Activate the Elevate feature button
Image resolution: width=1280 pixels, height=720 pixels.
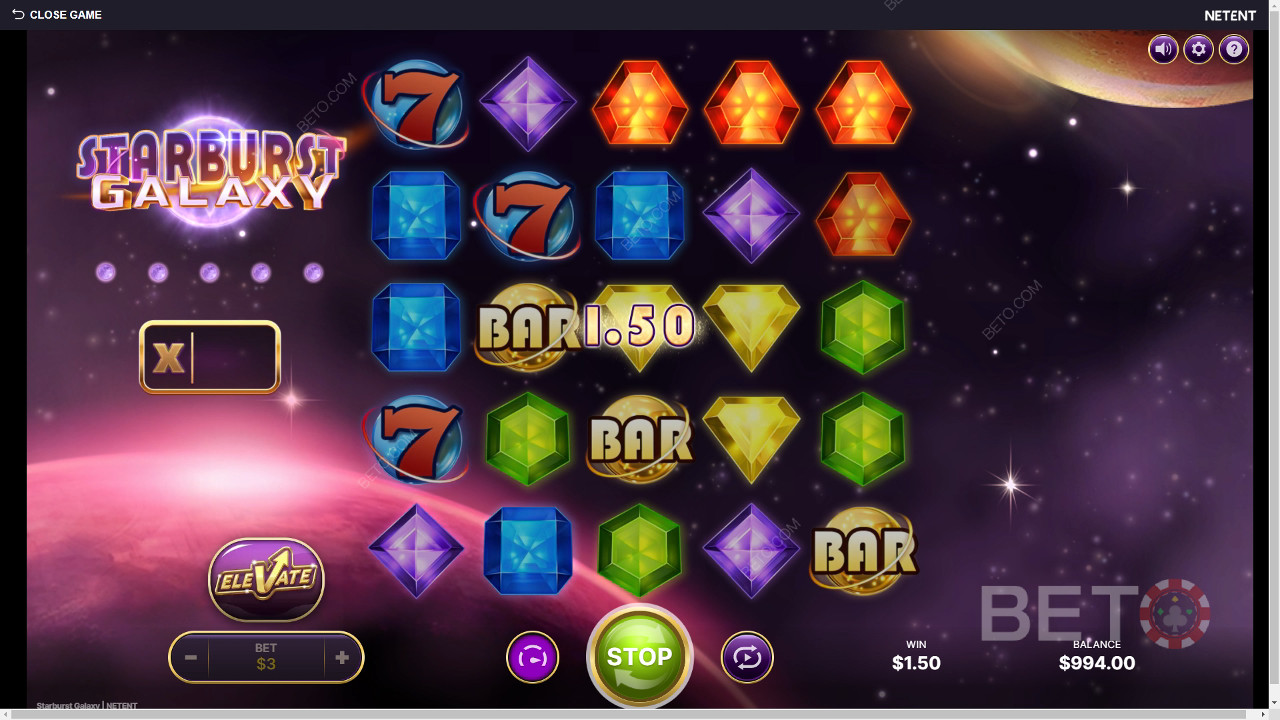click(266, 579)
